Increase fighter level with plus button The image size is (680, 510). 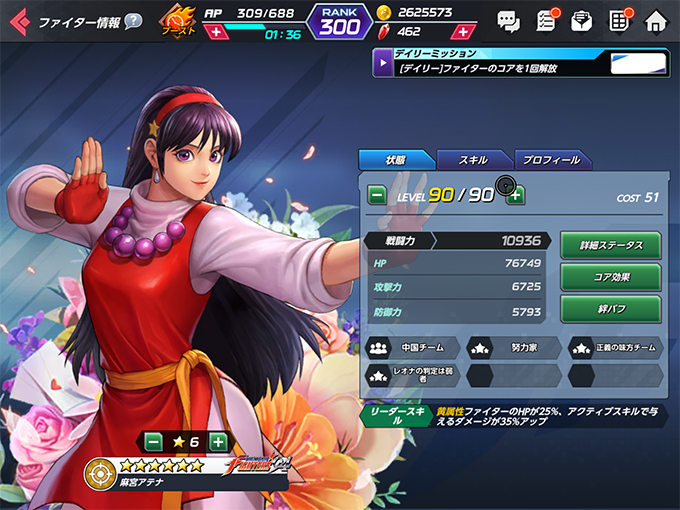click(515, 195)
